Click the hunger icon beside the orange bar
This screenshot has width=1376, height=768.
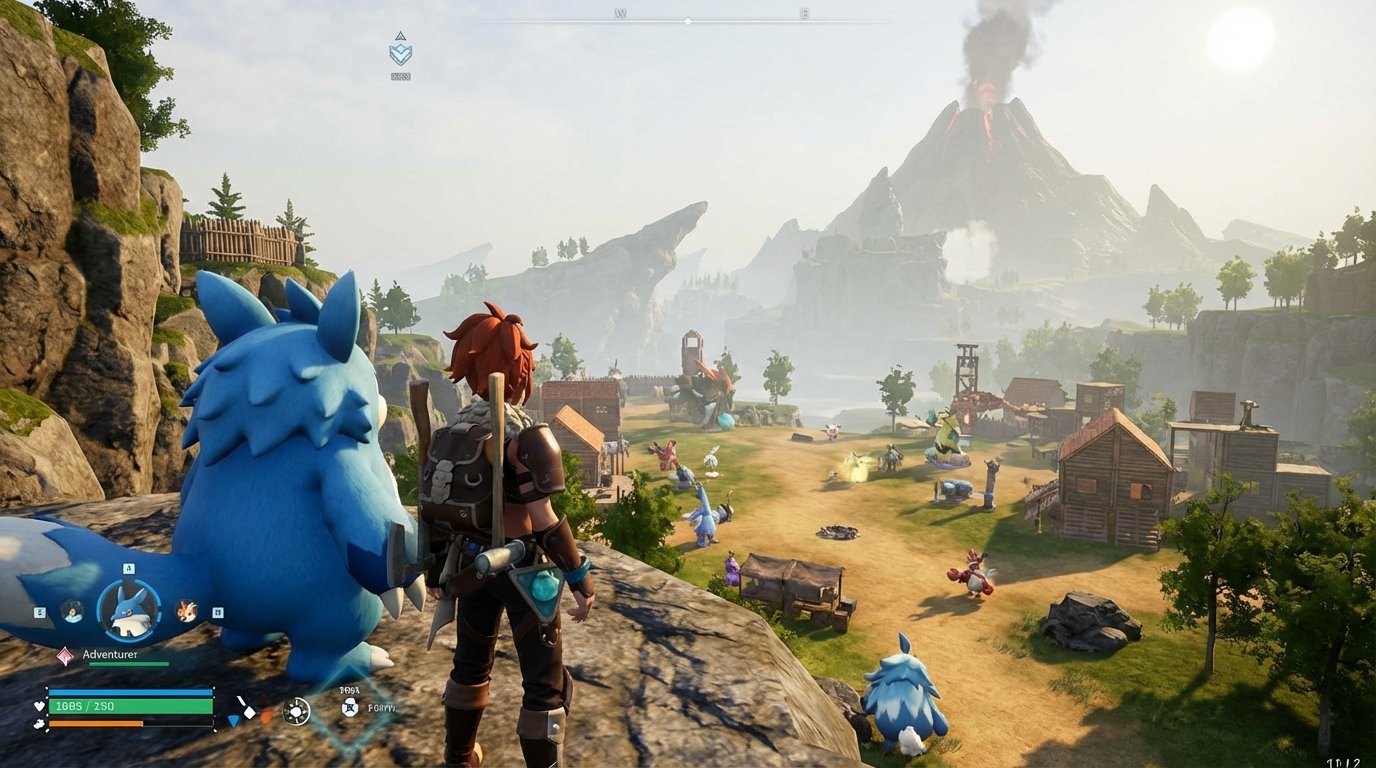40,722
